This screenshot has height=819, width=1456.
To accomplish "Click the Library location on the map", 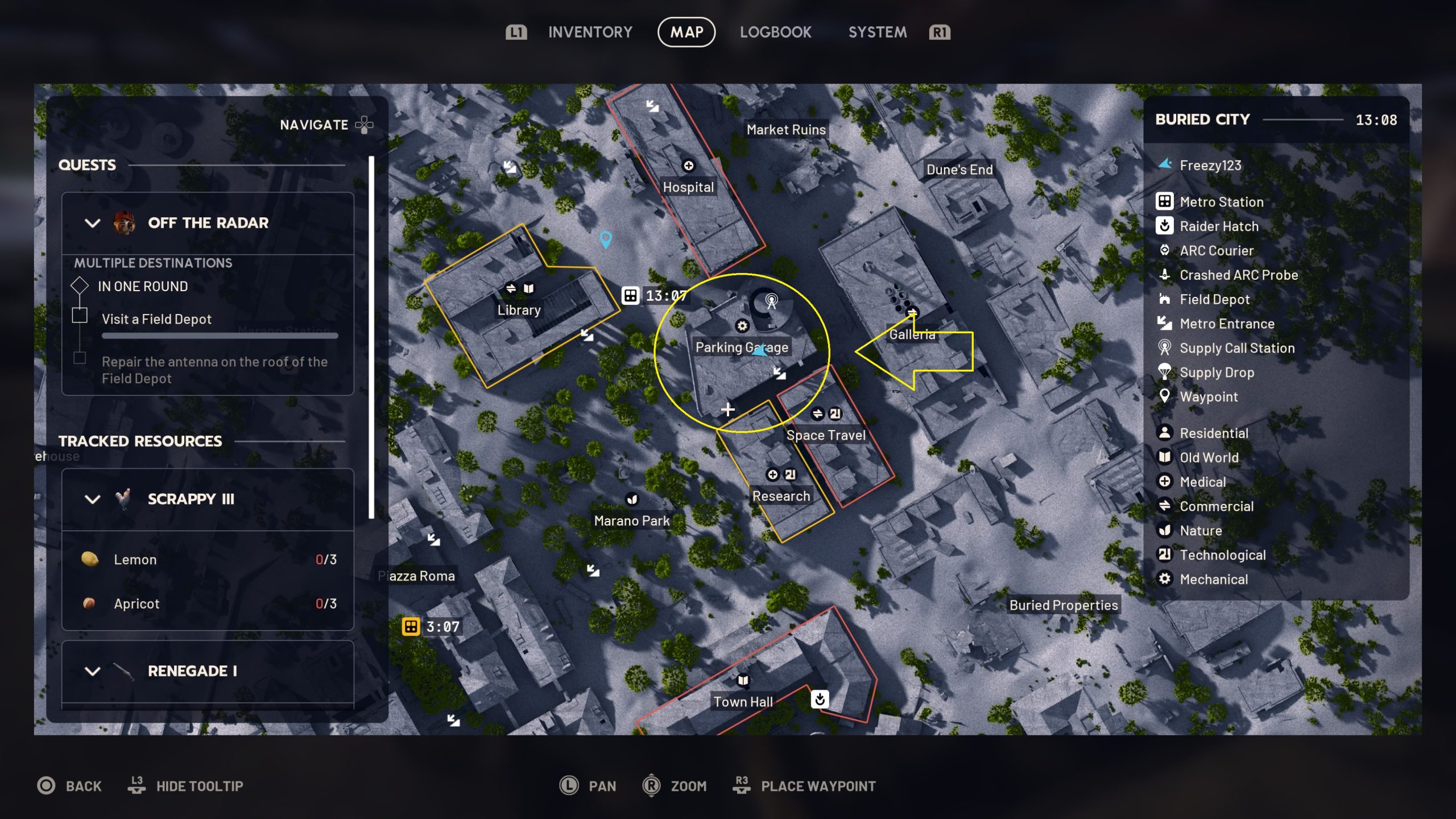I will (x=519, y=310).
